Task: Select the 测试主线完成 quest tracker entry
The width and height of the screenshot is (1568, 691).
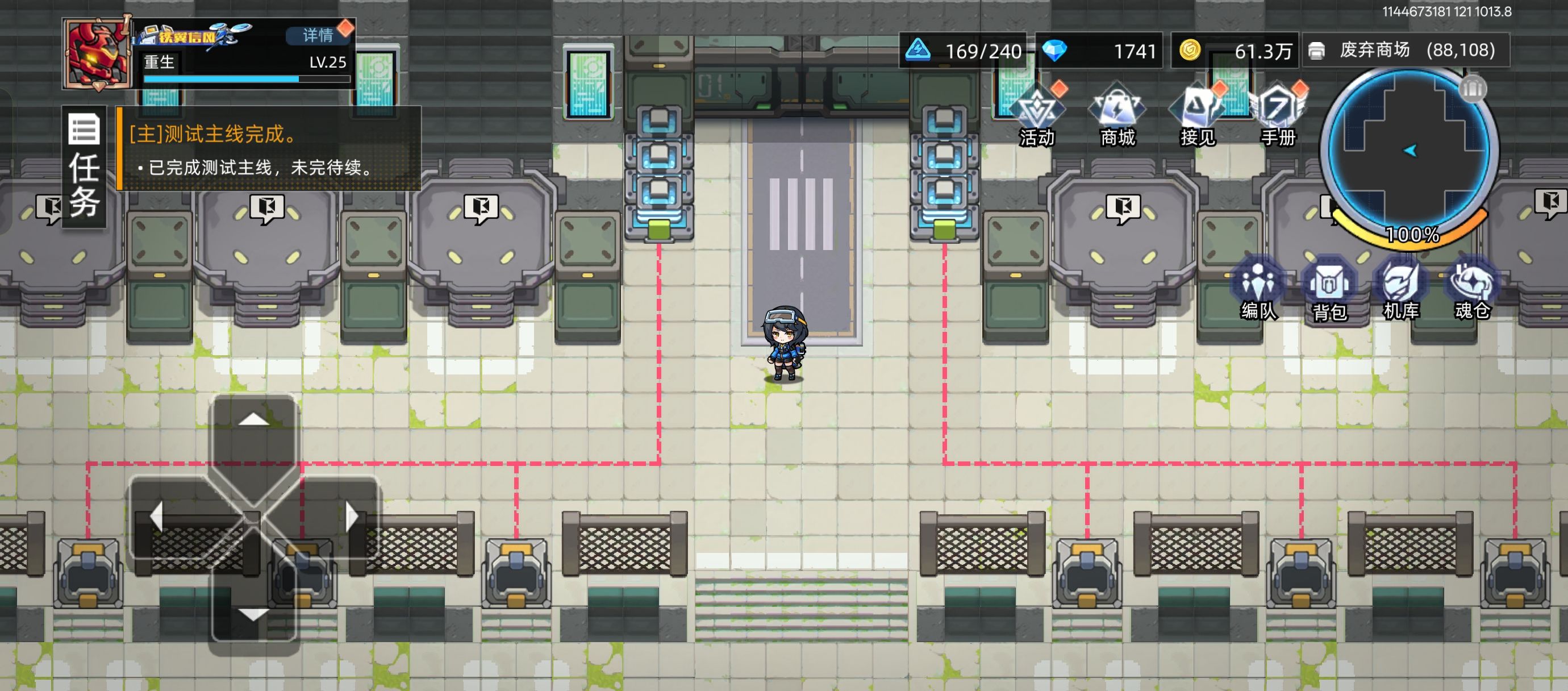Action: pyautogui.click(x=268, y=149)
